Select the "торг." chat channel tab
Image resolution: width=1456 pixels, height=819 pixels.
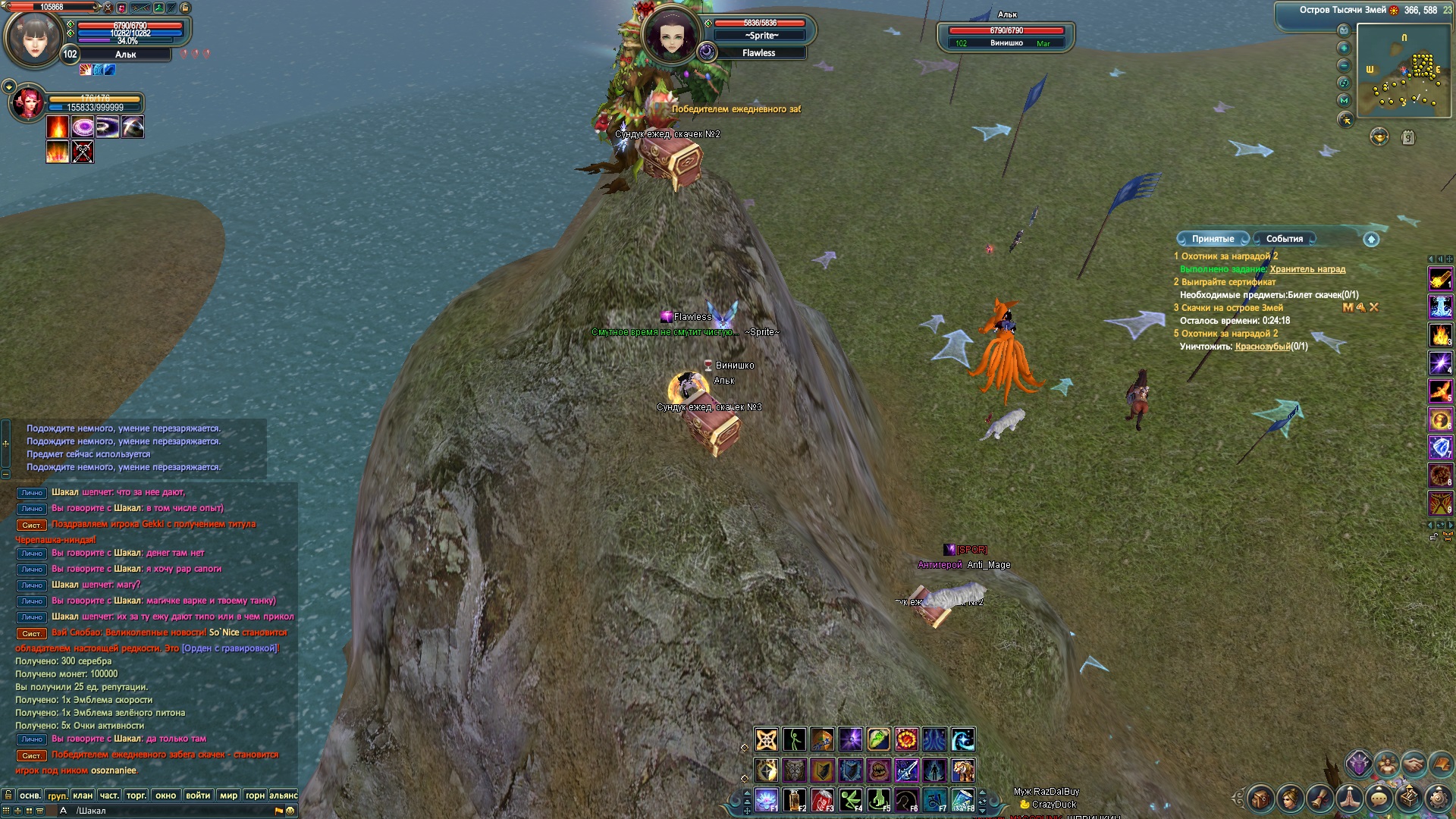pyautogui.click(x=136, y=795)
